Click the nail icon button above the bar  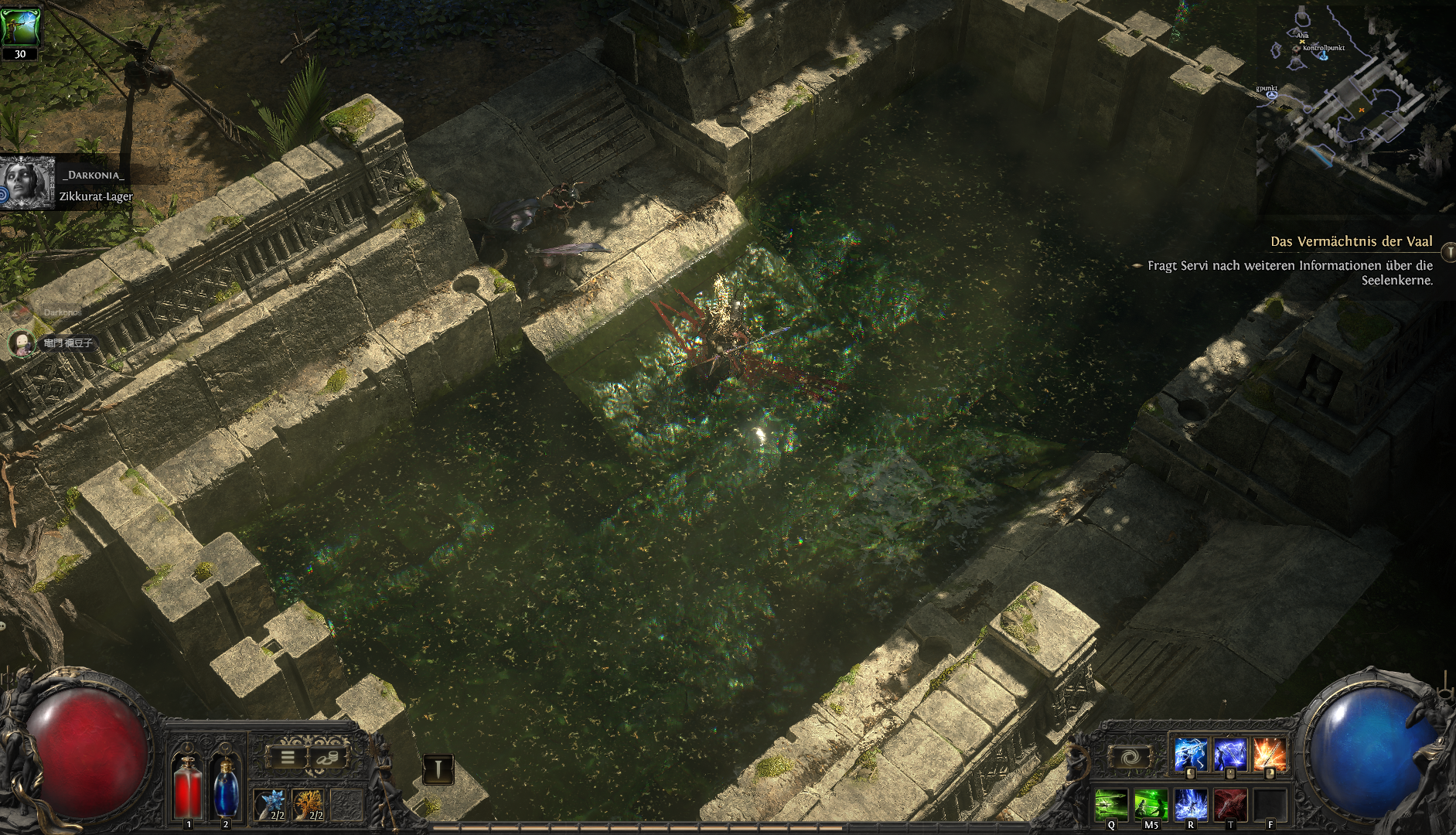(438, 769)
